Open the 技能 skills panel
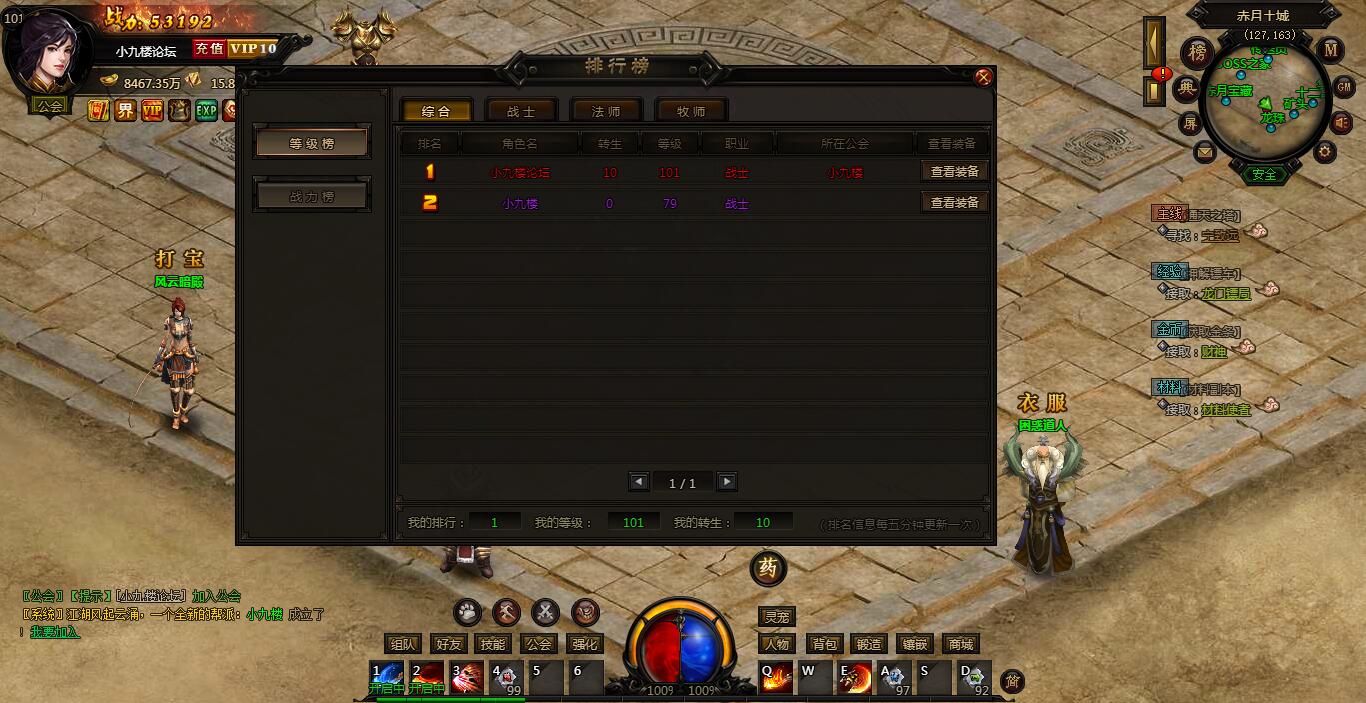This screenshot has width=1366, height=703. tap(492, 644)
